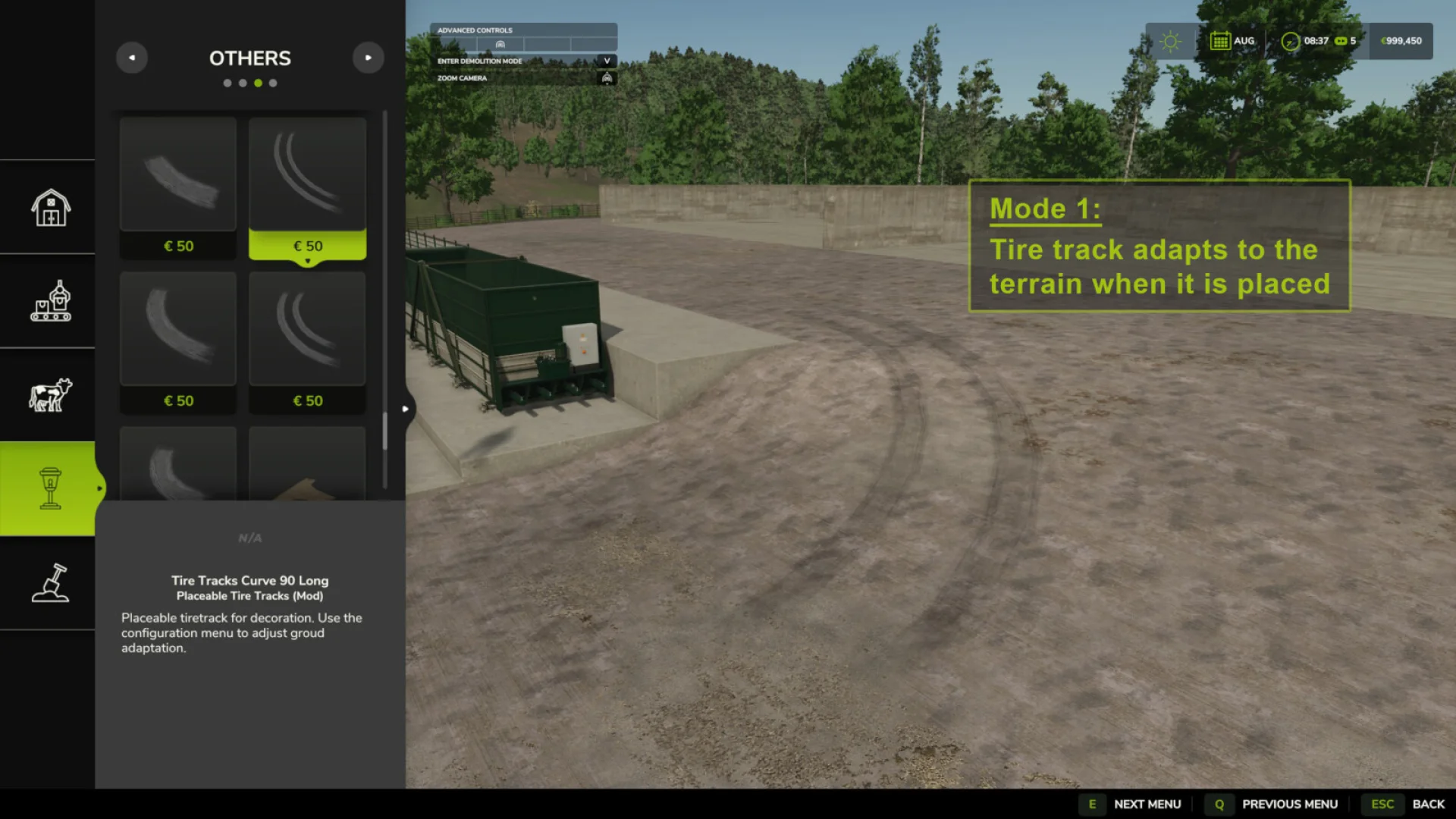Browse to next category with right arrow

(x=369, y=58)
